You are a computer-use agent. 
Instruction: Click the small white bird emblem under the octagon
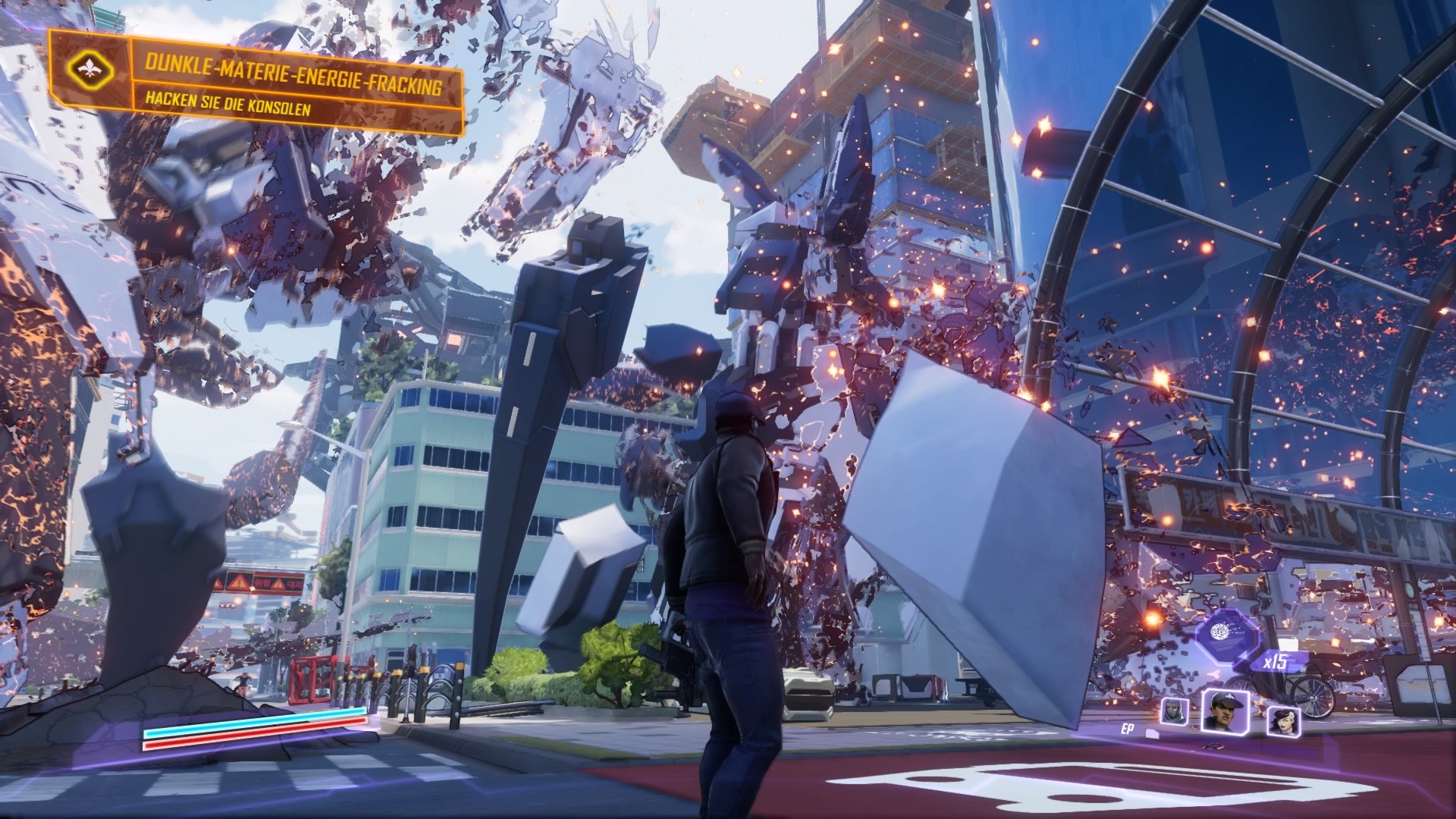click(1215, 673)
